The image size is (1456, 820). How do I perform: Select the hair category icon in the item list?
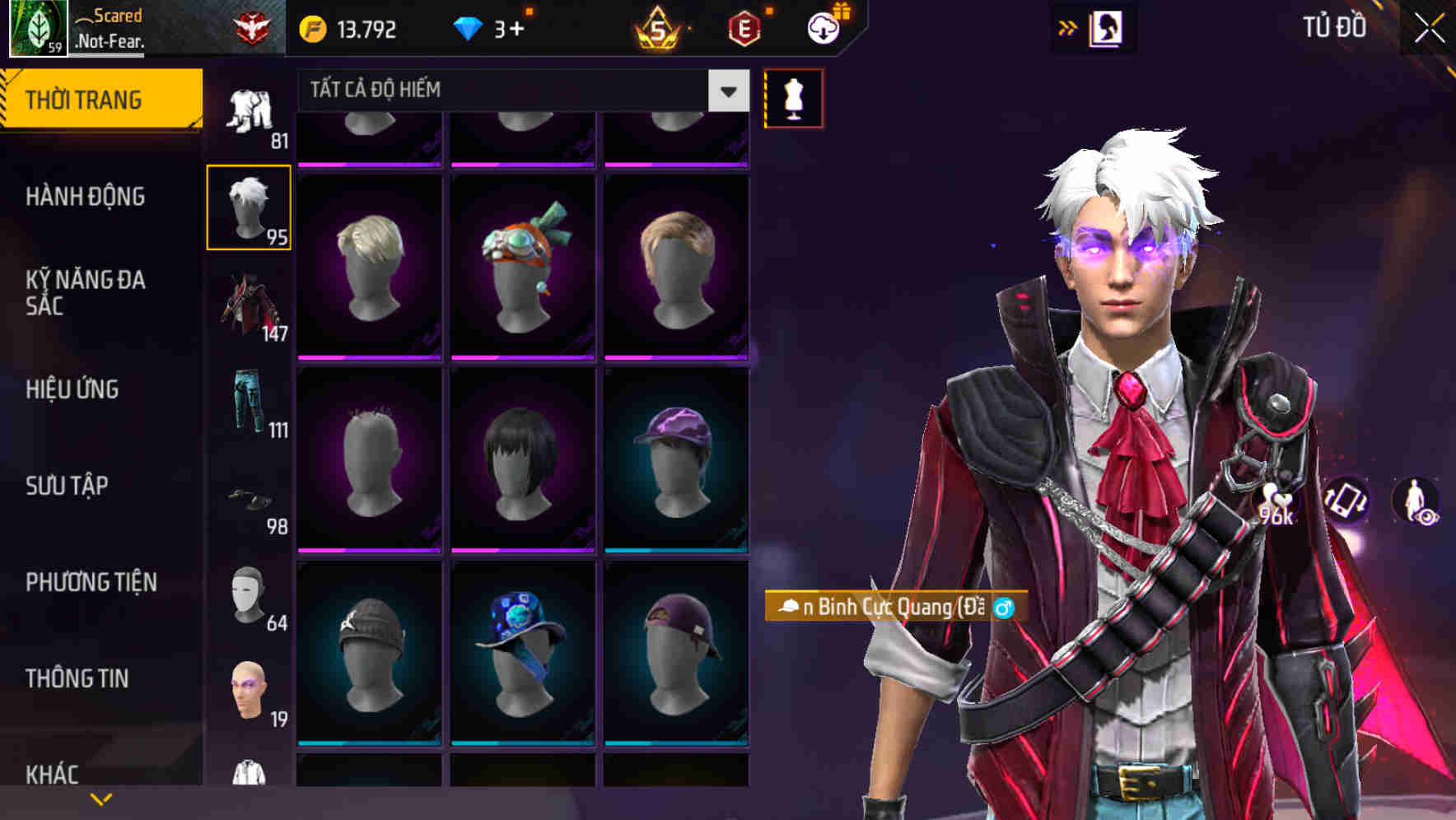250,205
